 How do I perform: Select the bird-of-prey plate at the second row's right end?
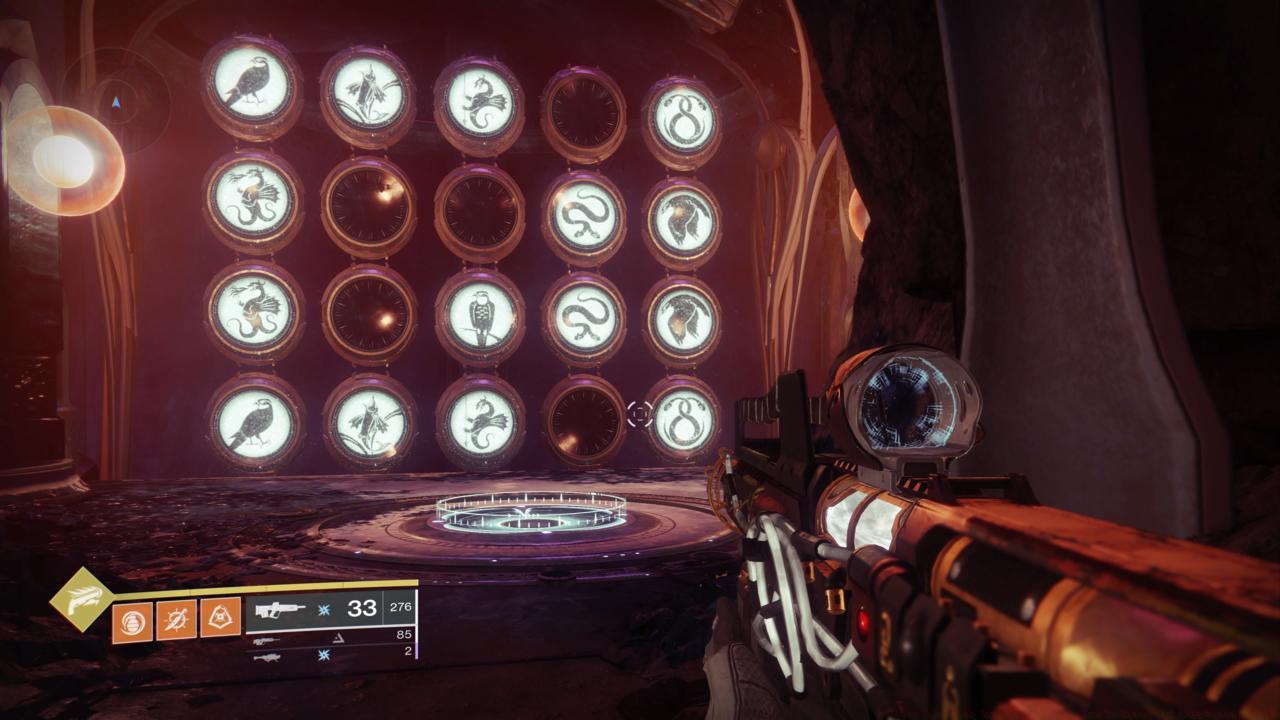[683, 220]
